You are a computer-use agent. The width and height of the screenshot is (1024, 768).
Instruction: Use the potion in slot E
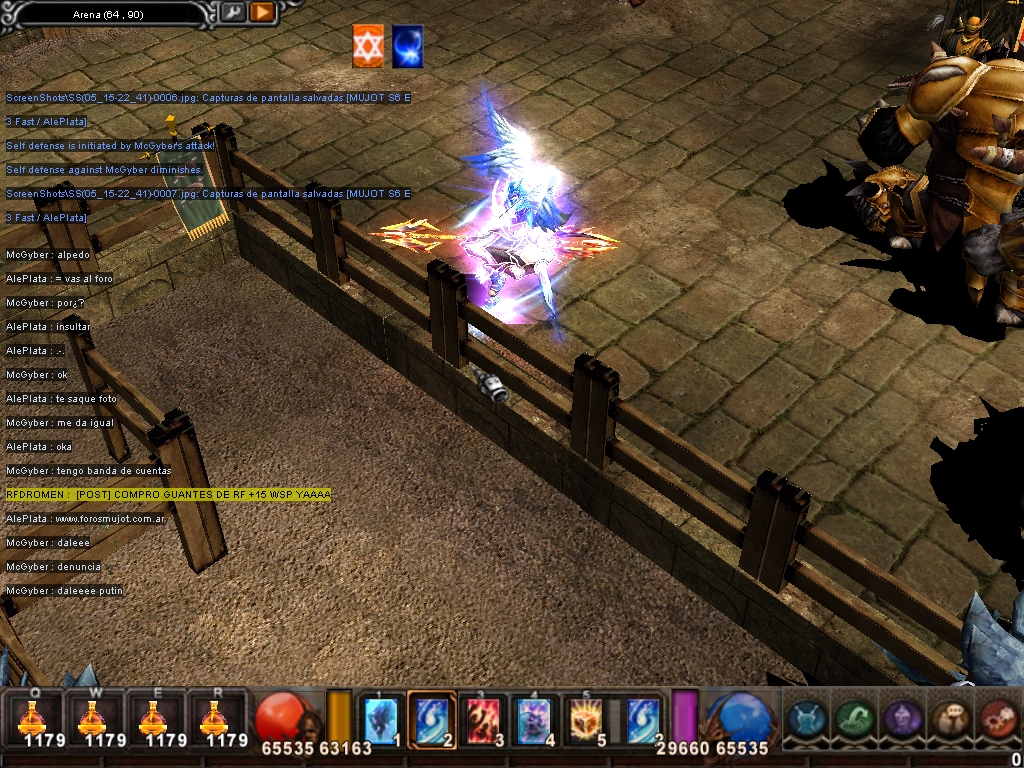[x=153, y=717]
